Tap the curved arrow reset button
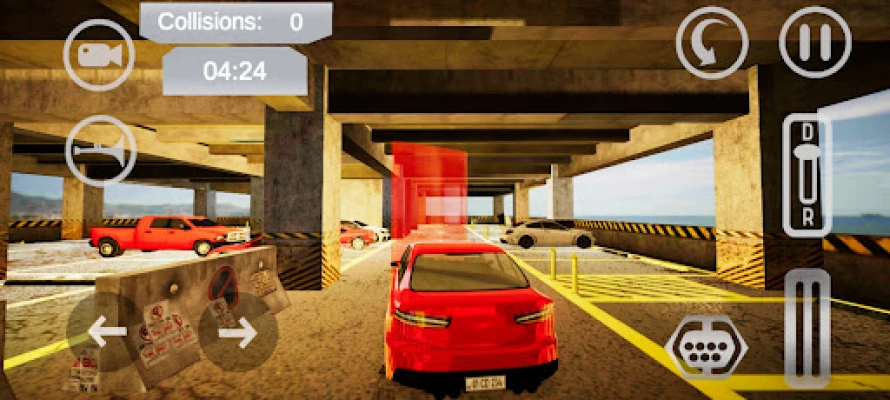 point(711,43)
